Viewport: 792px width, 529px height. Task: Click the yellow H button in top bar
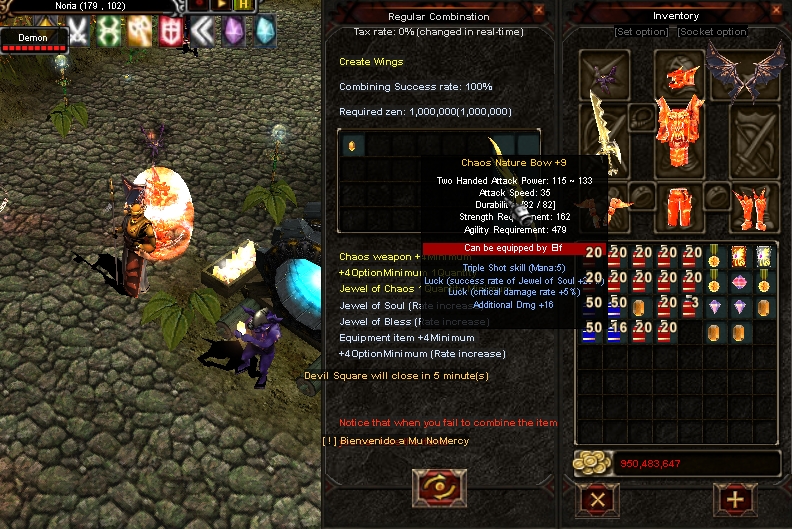[243, 6]
